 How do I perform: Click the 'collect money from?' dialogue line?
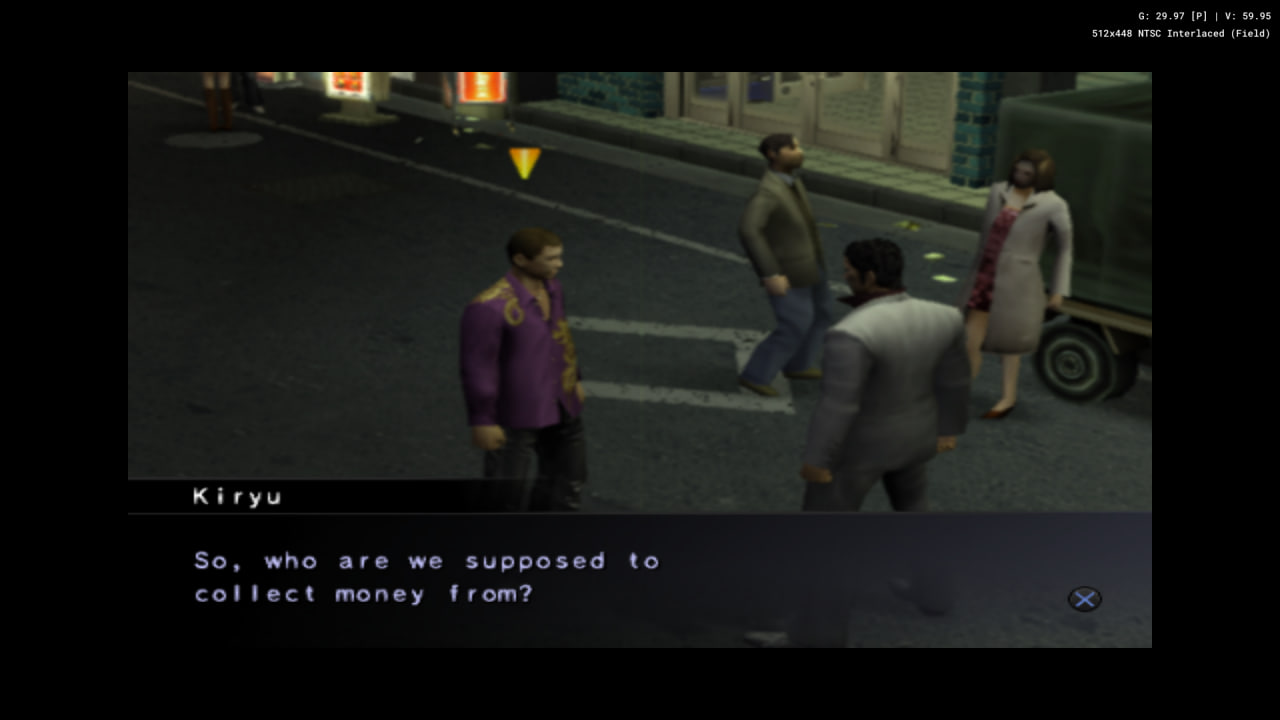tap(362, 593)
